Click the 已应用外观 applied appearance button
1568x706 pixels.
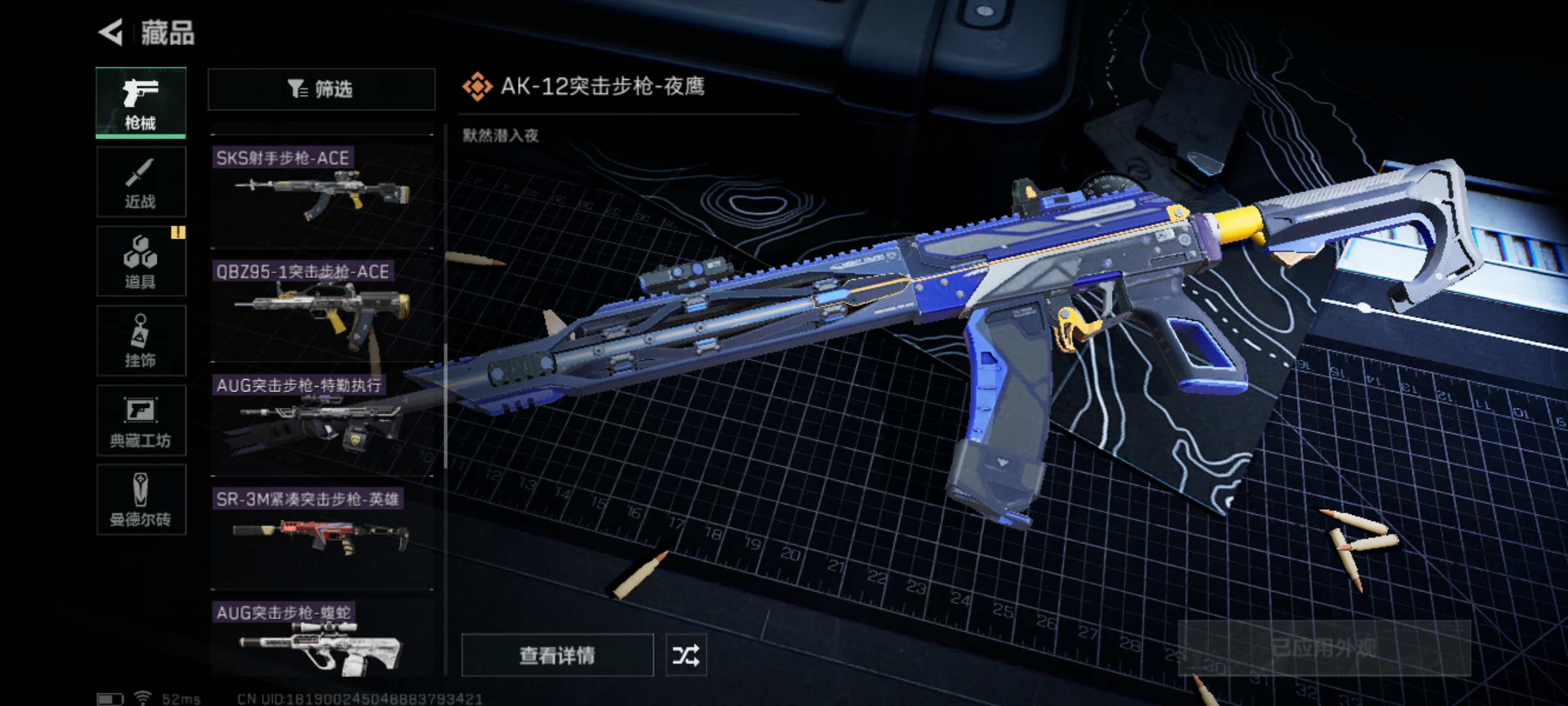(1324, 648)
